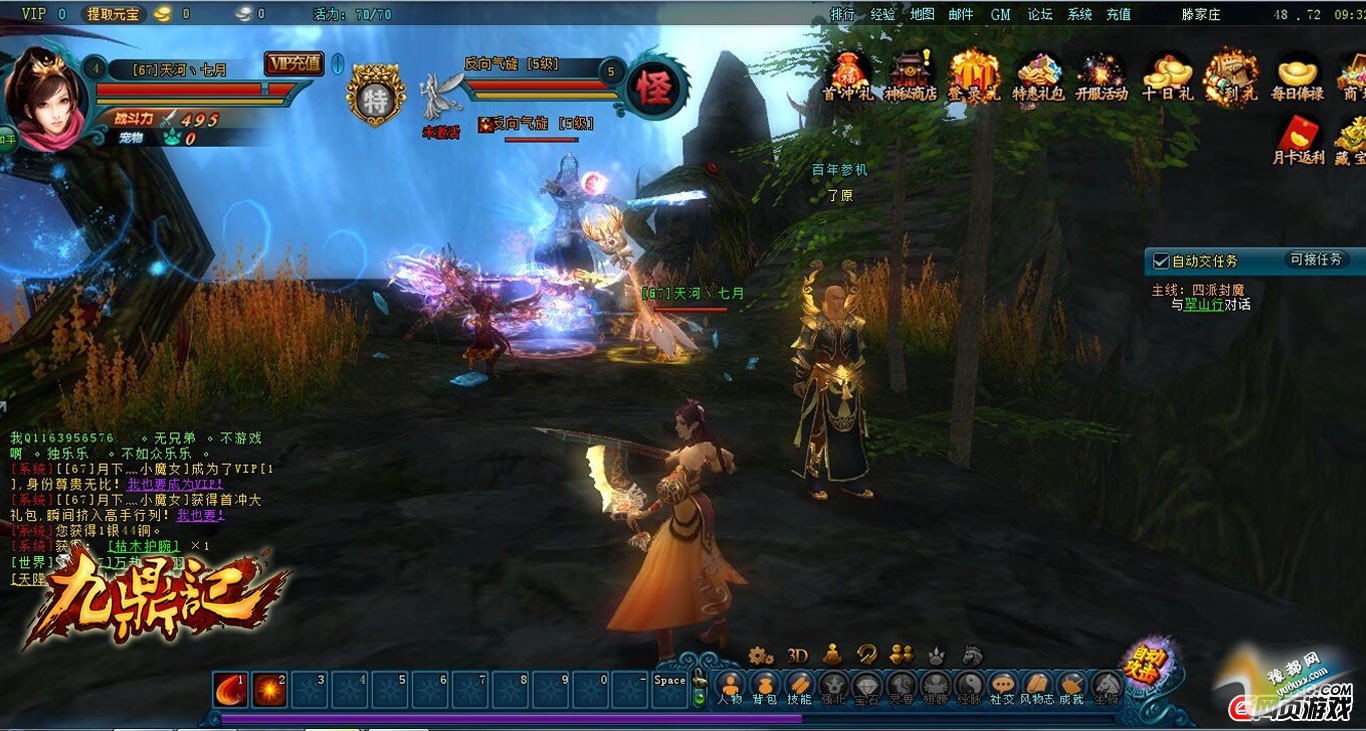This screenshot has height=731, width=1366.
Task: Open the 开服活动 server event
Action: [x=1102, y=76]
